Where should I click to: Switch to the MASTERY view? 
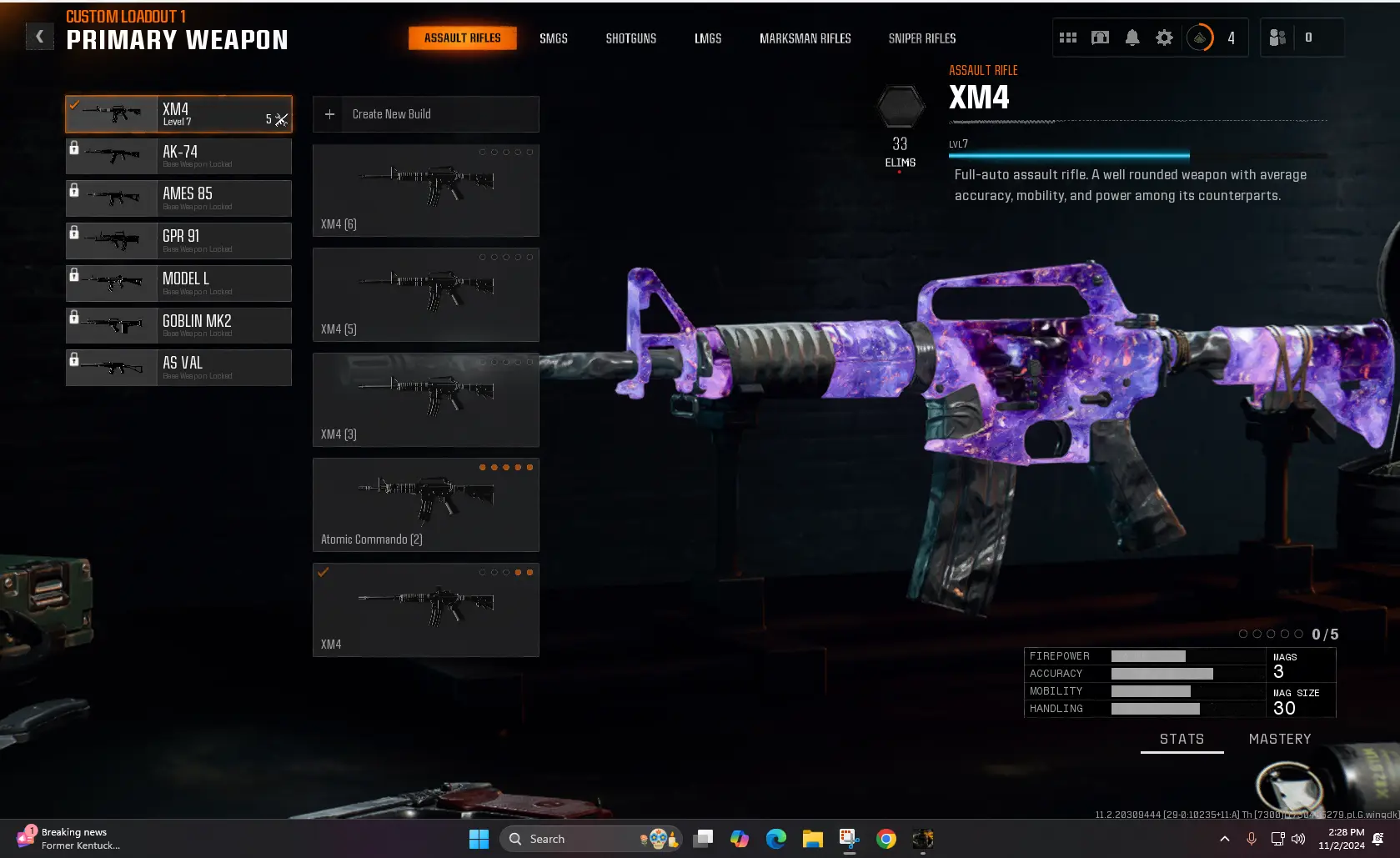tap(1280, 739)
